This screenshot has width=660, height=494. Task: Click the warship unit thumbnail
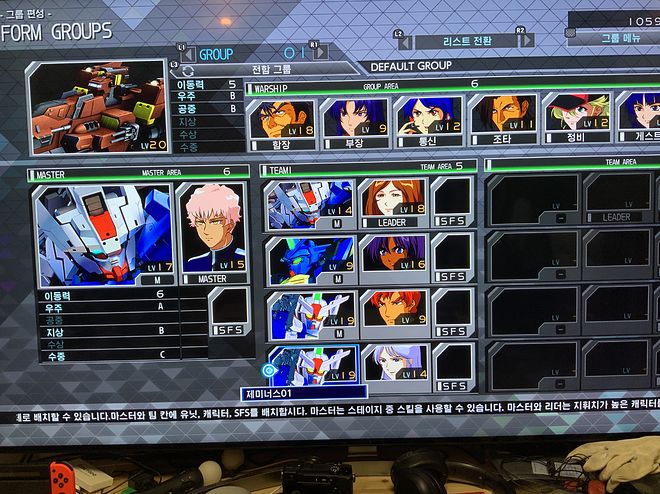(98, 107)
